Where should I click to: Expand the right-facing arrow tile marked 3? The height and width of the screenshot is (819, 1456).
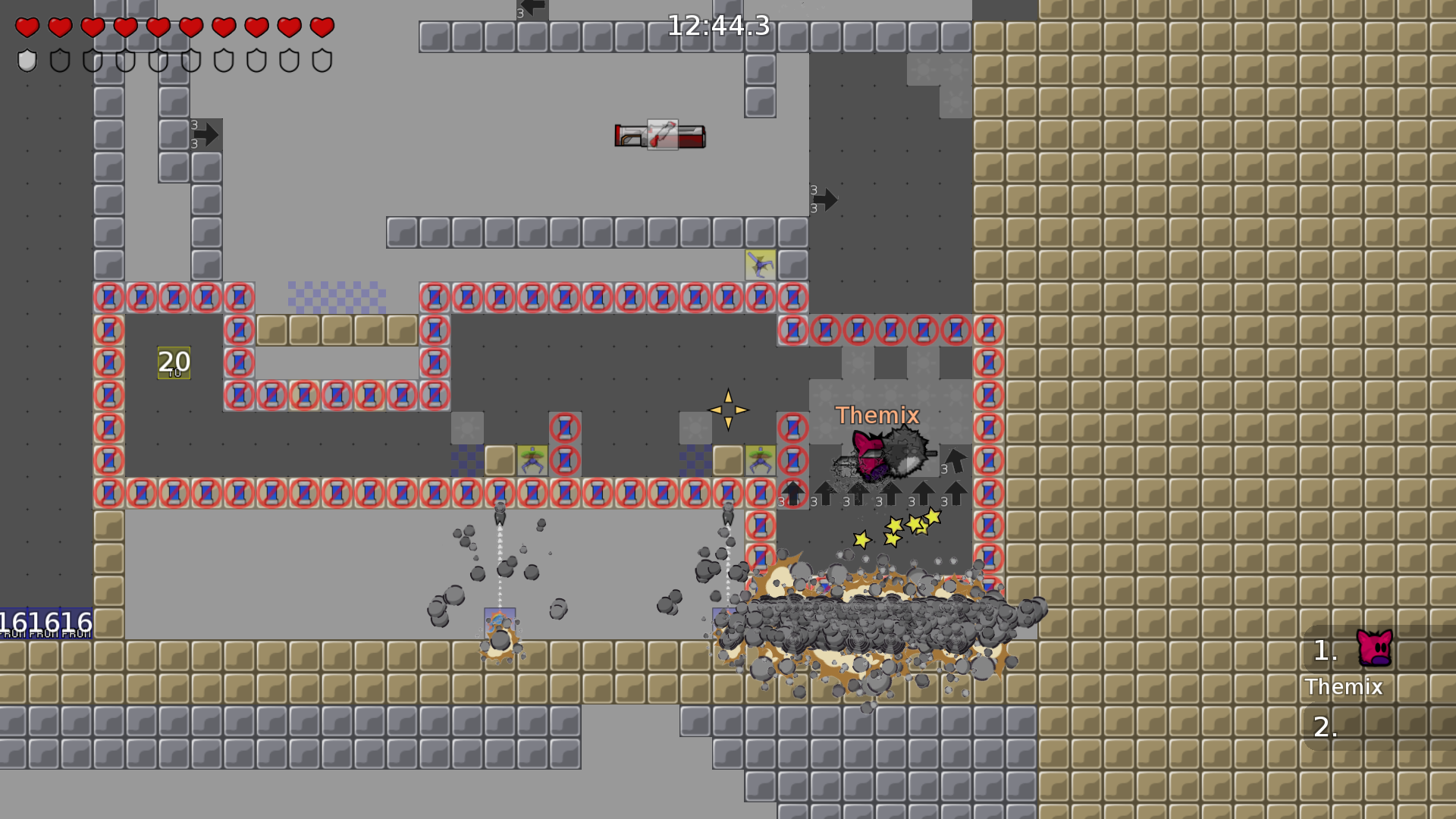tap(206, 134)
